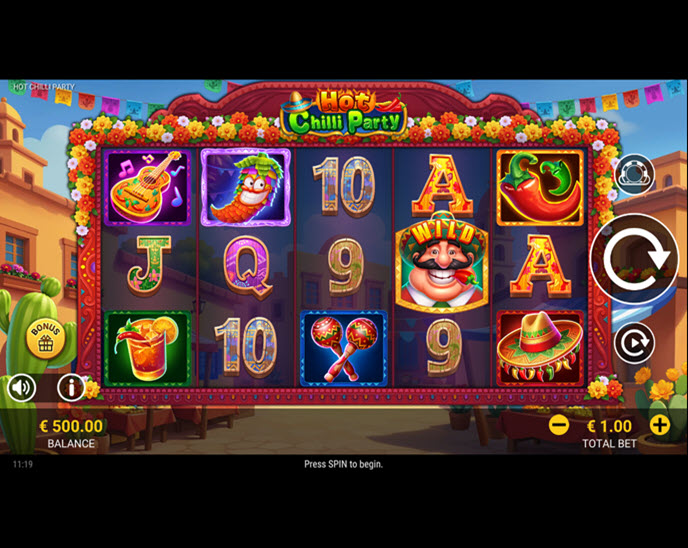688x548 pixels.
Task: Open the info paytable button
Action: (71, 387)
